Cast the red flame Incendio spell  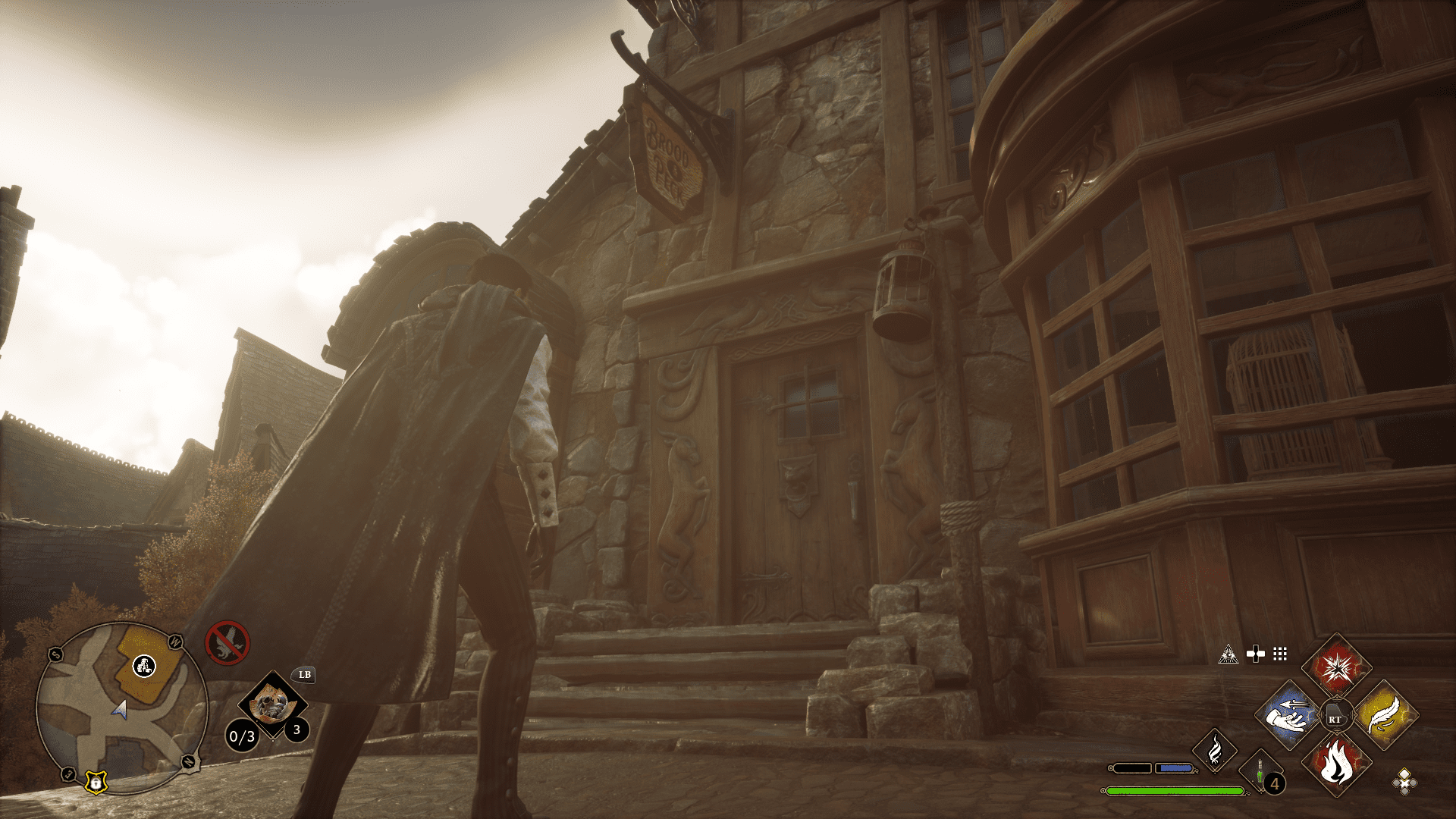pyautogui.click(x=1336, y=764)
